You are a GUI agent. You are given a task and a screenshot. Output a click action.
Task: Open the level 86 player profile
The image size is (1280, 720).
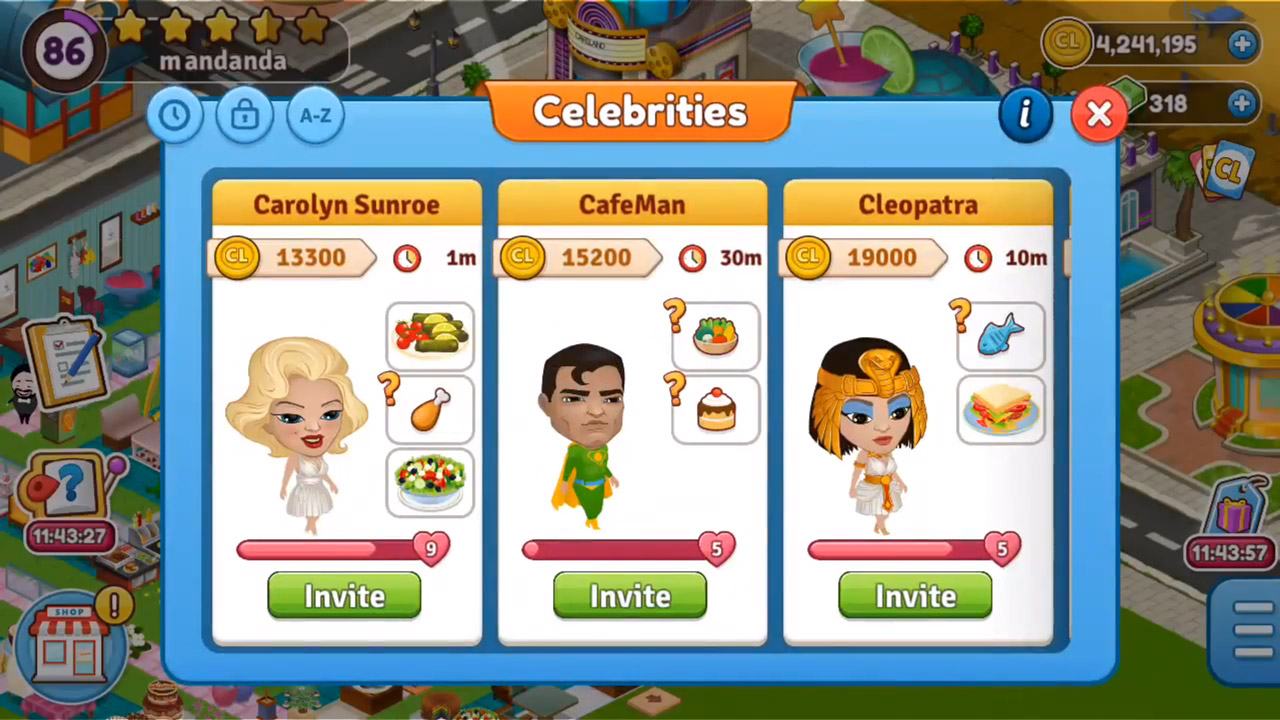[65, 50]
